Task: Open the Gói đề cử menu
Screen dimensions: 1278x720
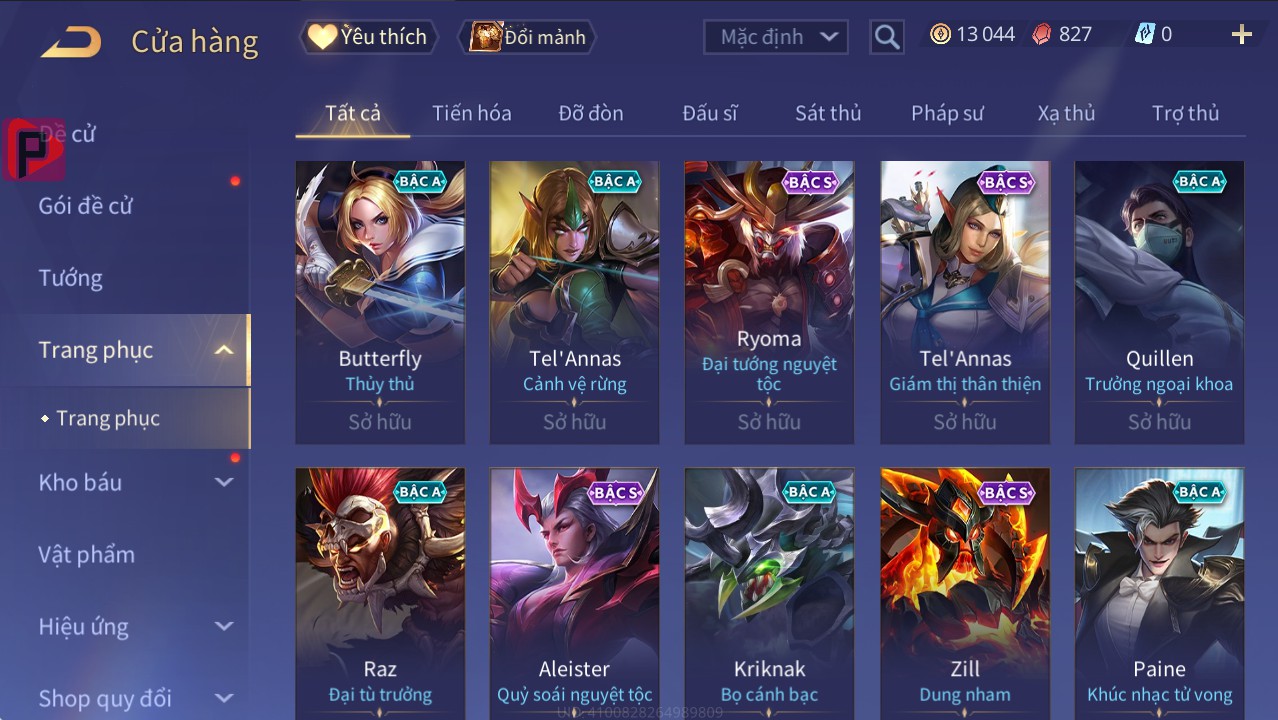Action: (x=85, y=206)
